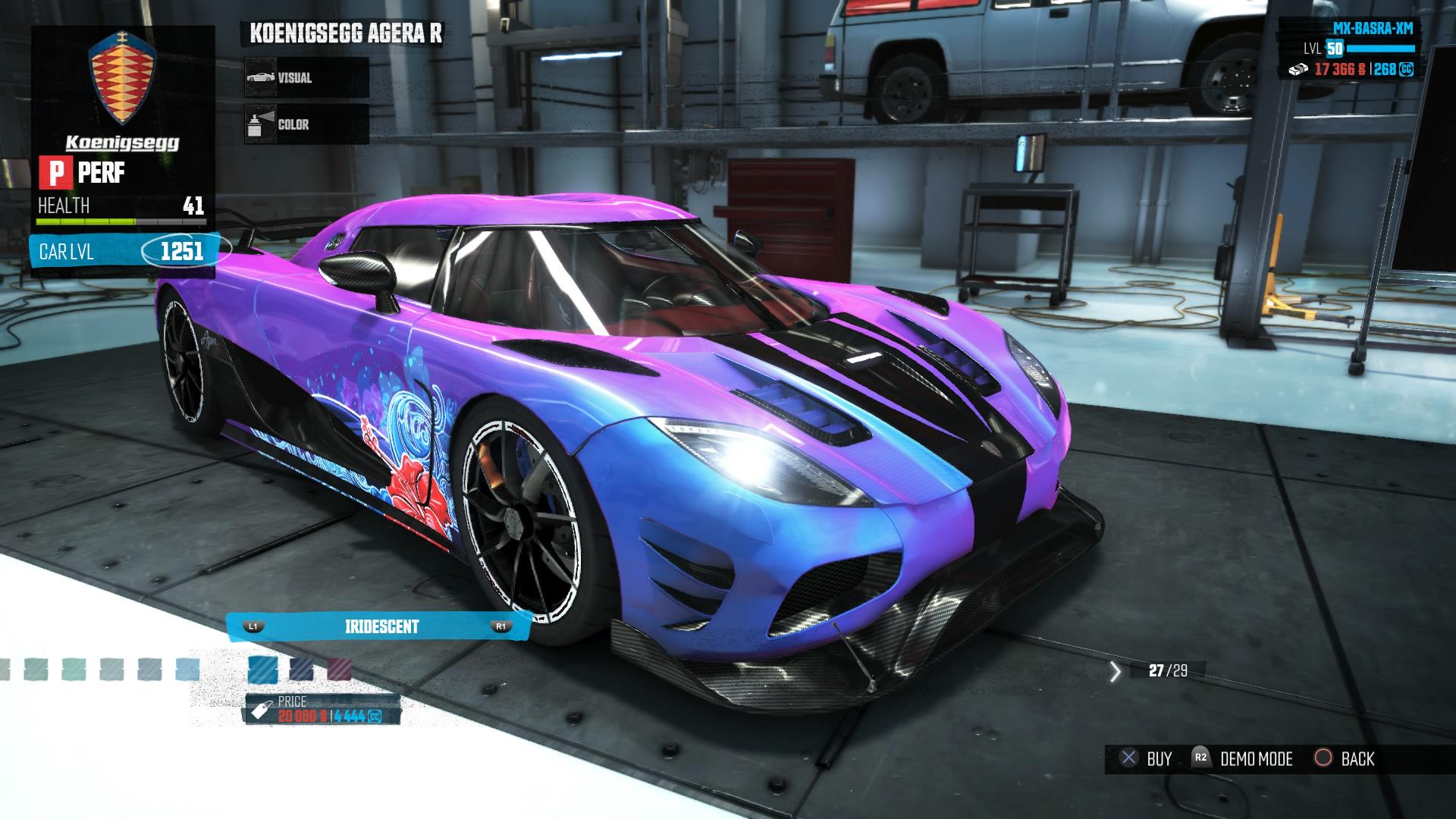This screenshot has width=1456, height=819.
Task: Open the Color spray can icon
Action: [x=258, y=124]
